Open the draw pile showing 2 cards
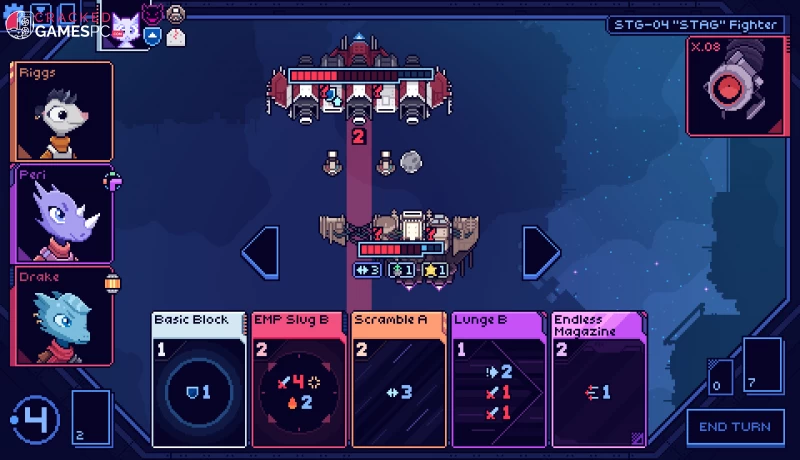The image size is (800, 460). (91, 417)
